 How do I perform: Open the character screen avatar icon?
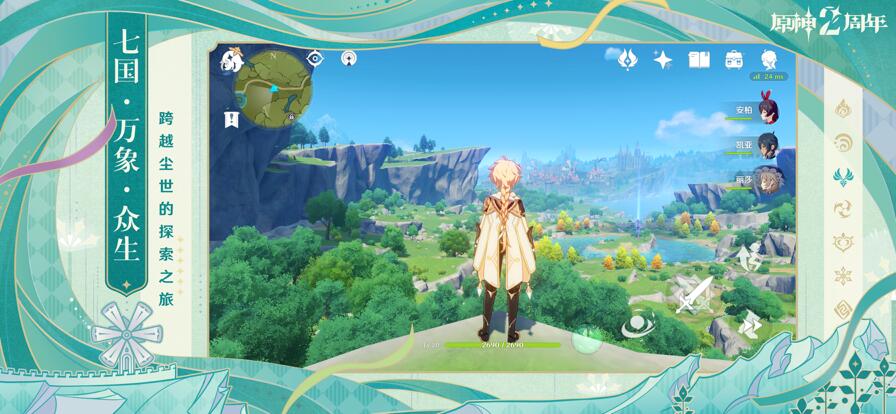click(x=768, y=59)
